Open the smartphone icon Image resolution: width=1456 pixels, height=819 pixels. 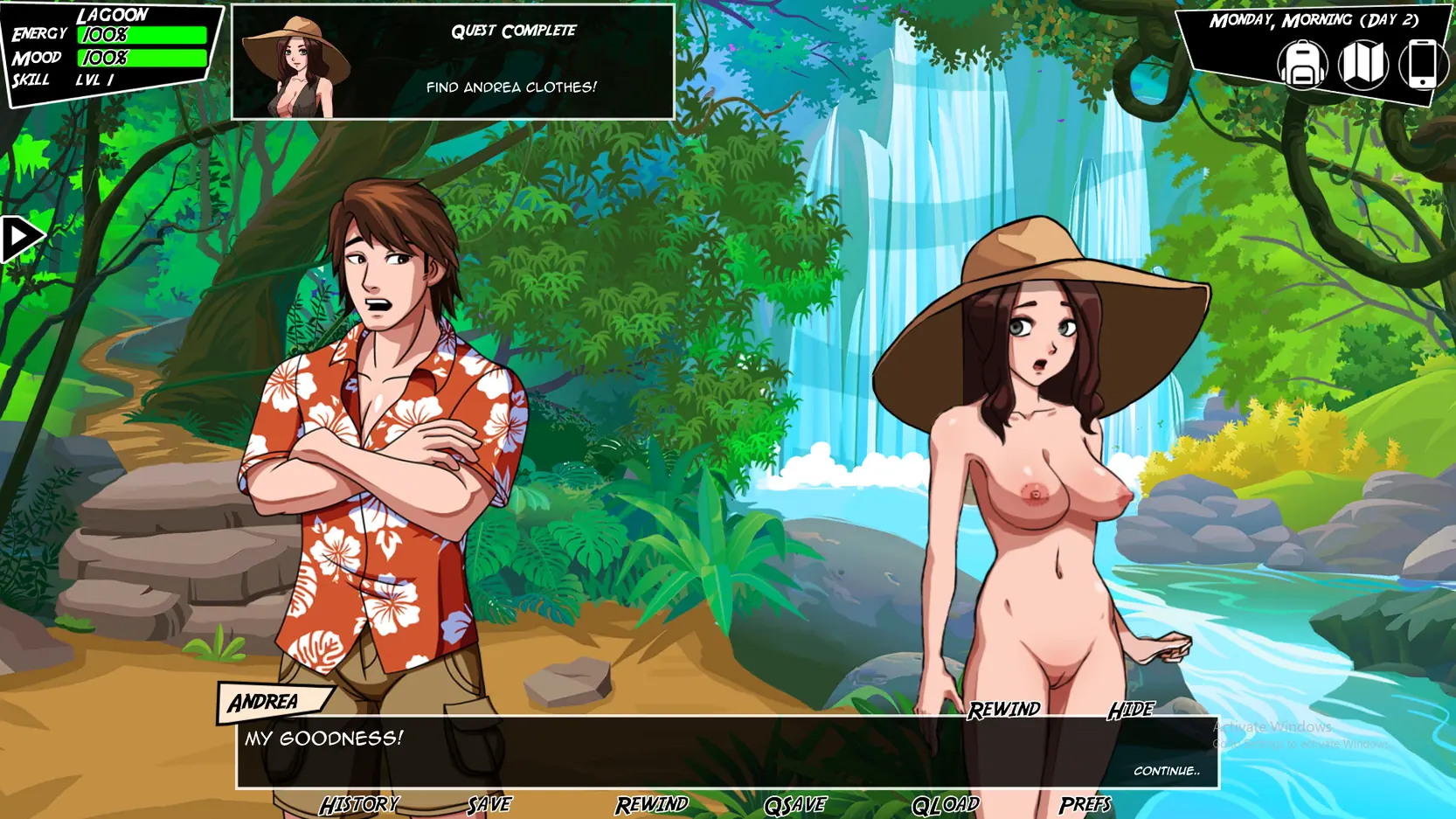tap(1422, 65)
